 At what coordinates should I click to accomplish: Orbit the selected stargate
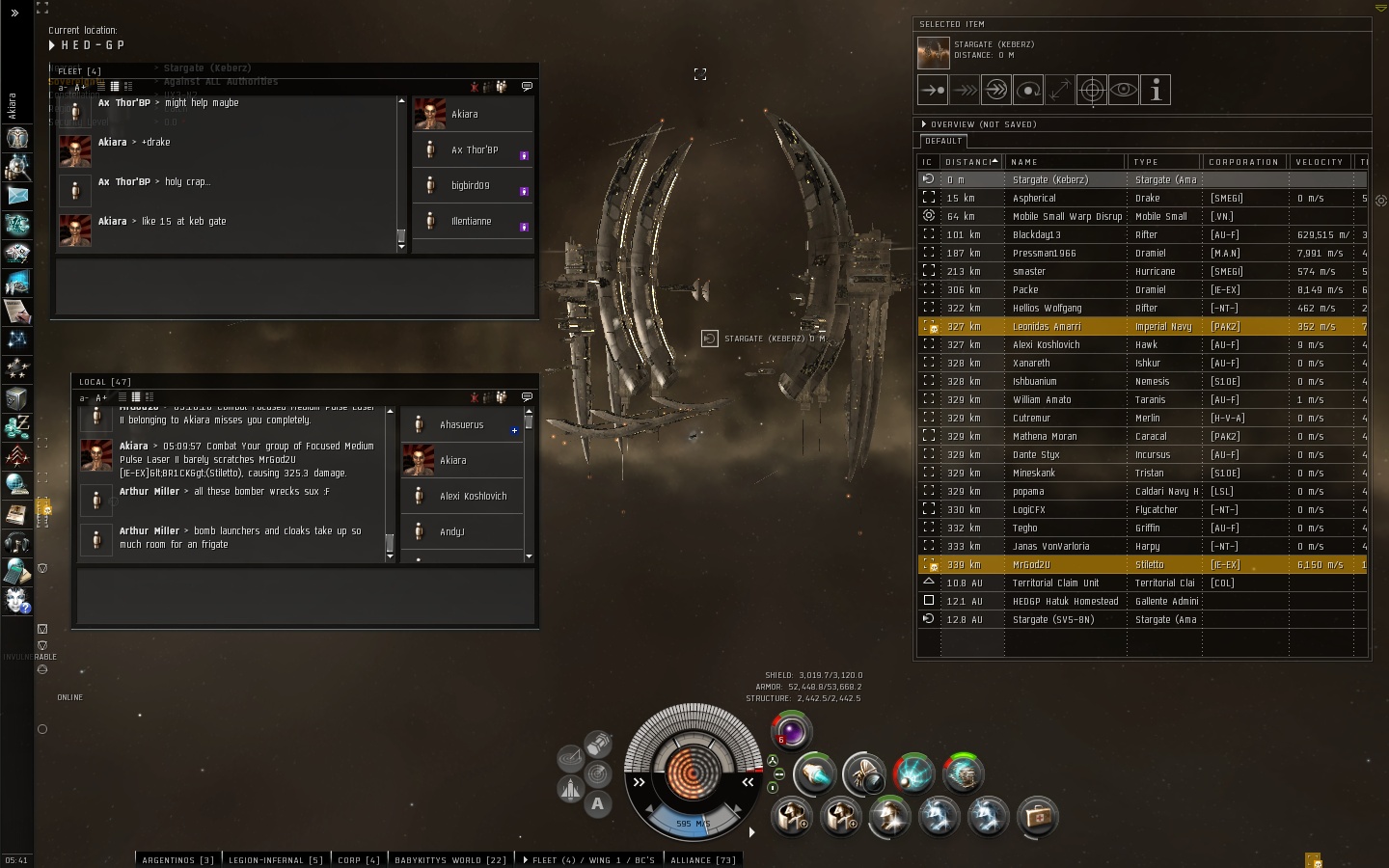coord(1028,90)
